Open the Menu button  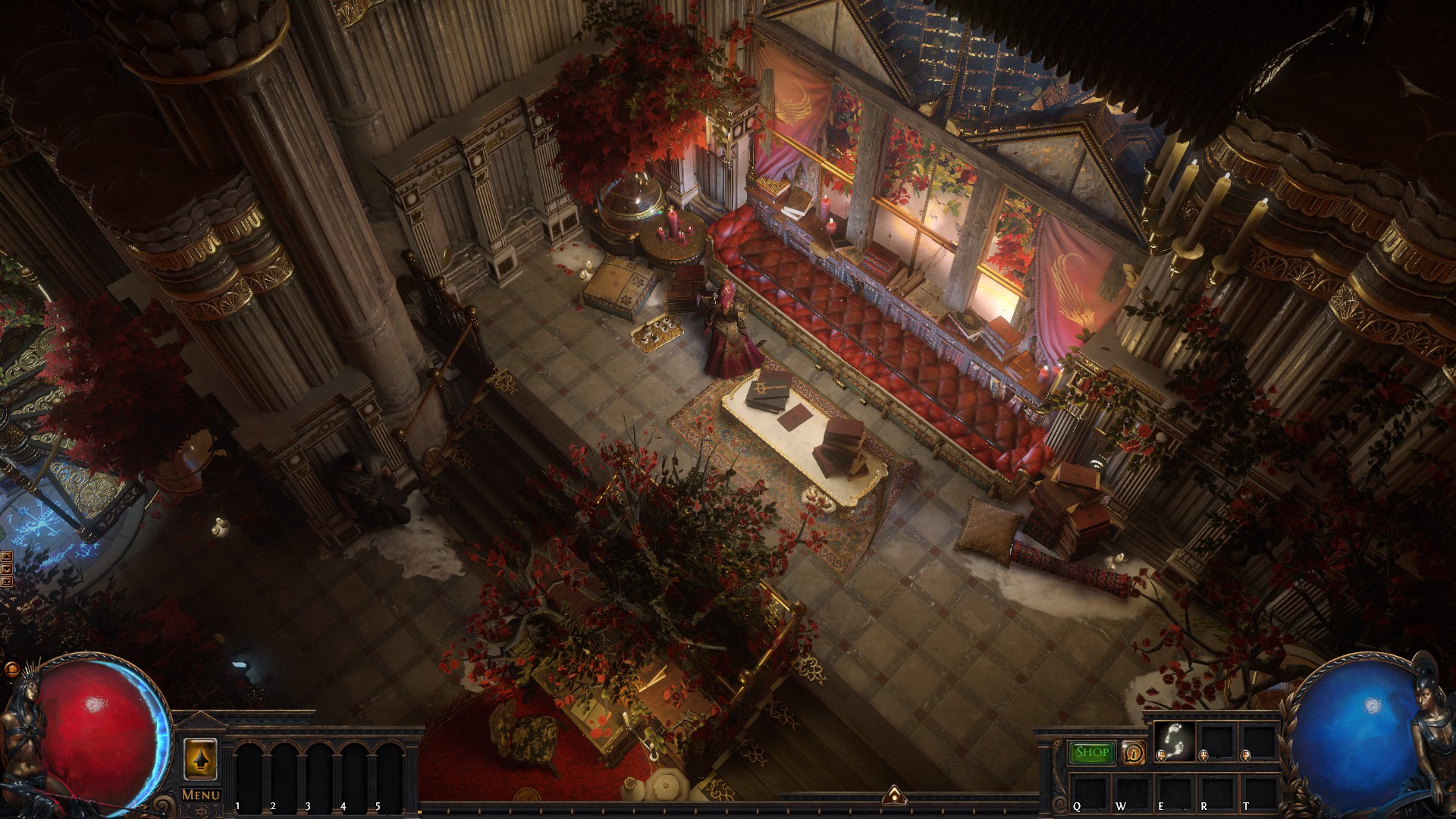[201, 795]
